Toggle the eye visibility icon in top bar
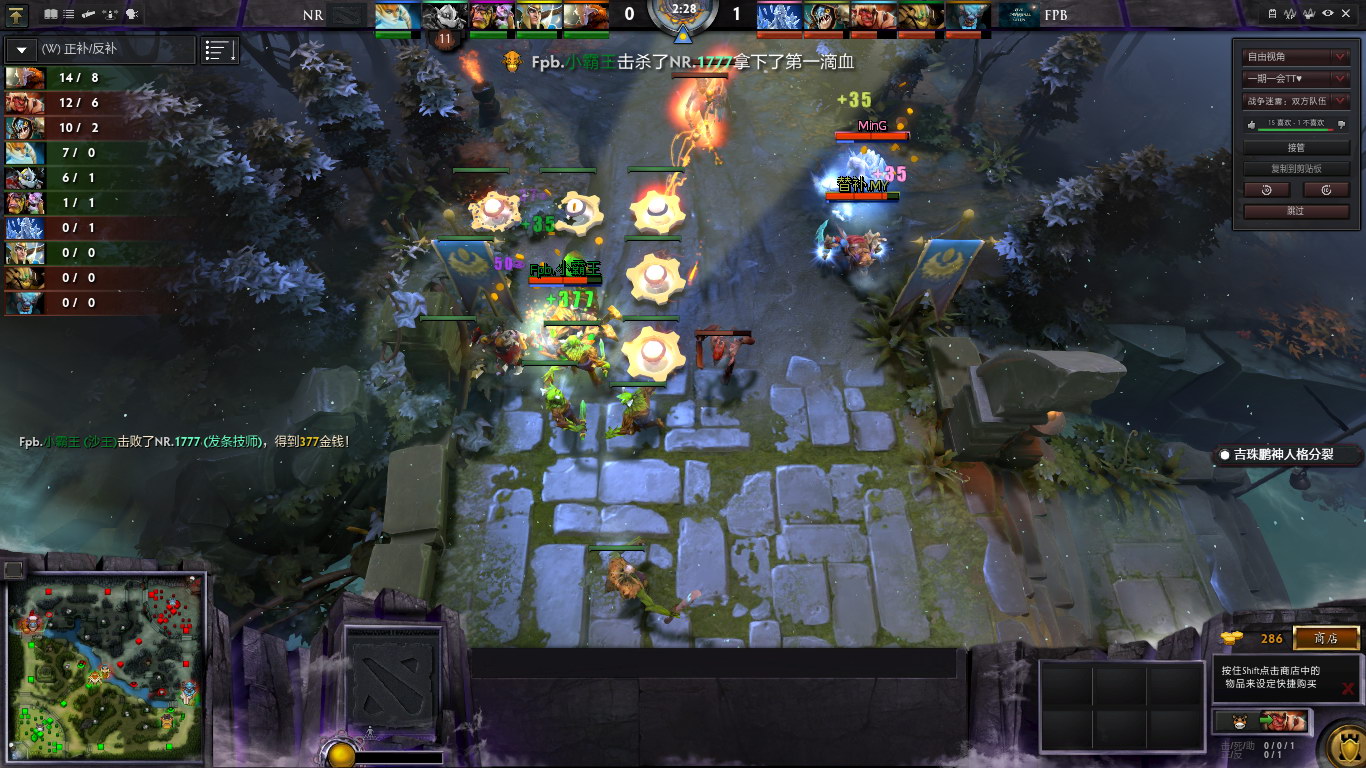 [x=1327, y=14]
